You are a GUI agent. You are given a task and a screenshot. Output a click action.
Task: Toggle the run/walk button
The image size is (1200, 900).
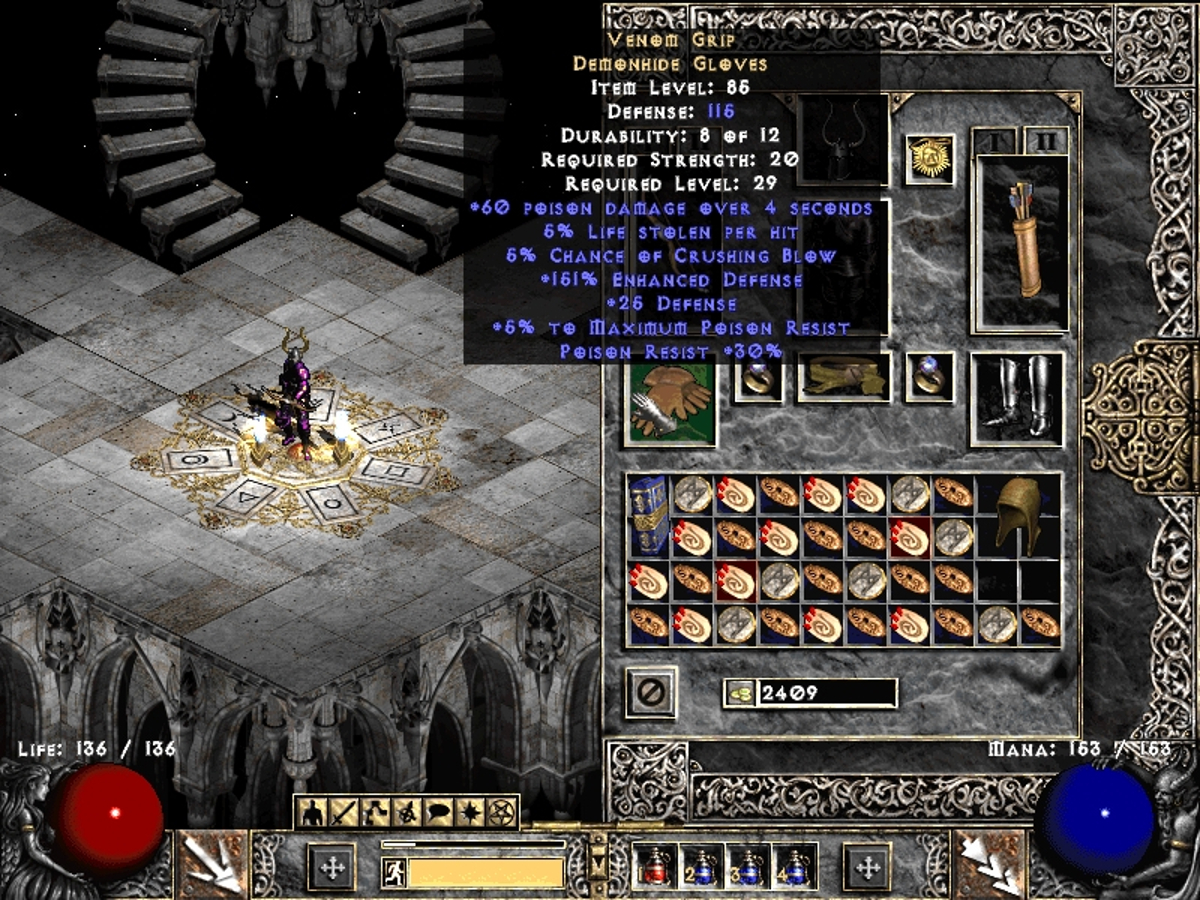[393, 873]
